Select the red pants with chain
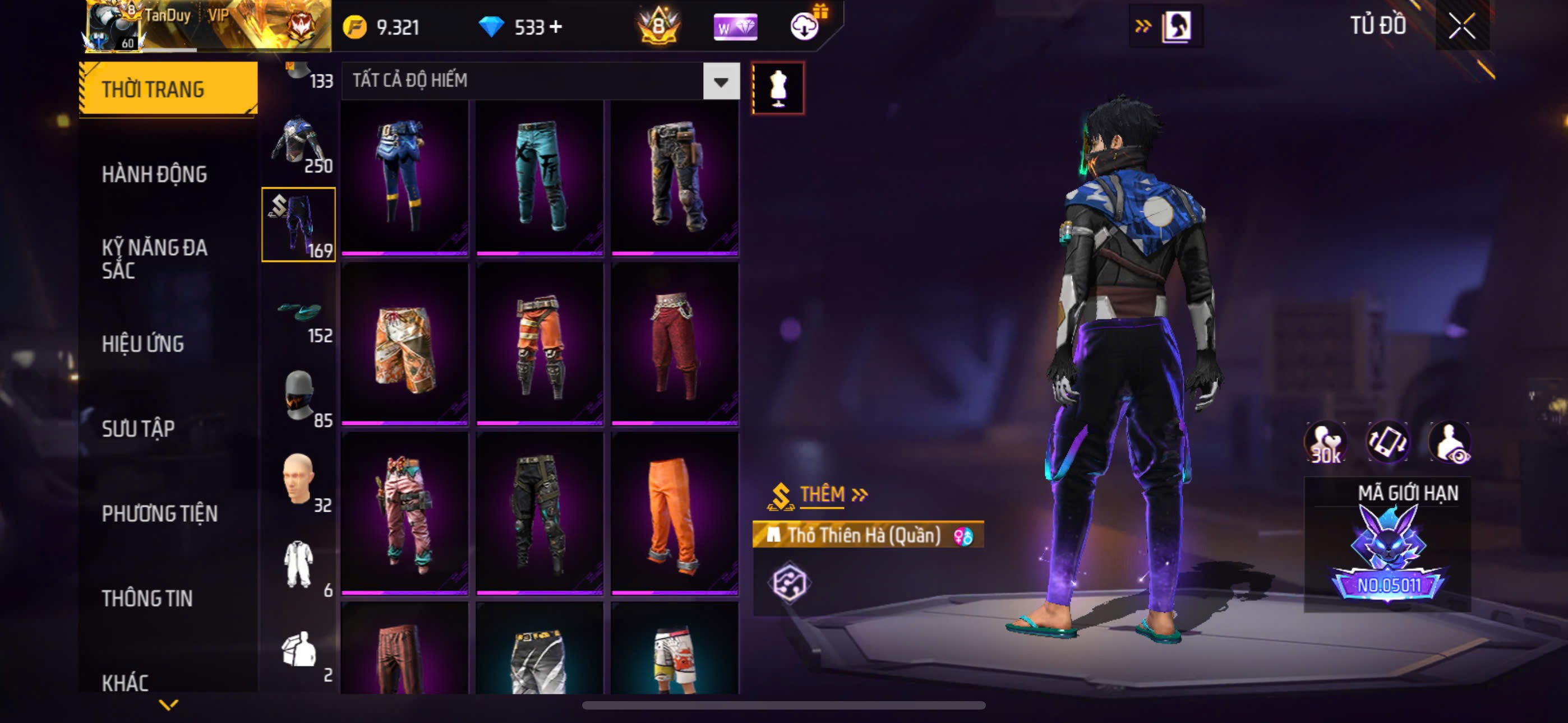The height and width of the screenshot is (723, 1568). click(675, 345)
